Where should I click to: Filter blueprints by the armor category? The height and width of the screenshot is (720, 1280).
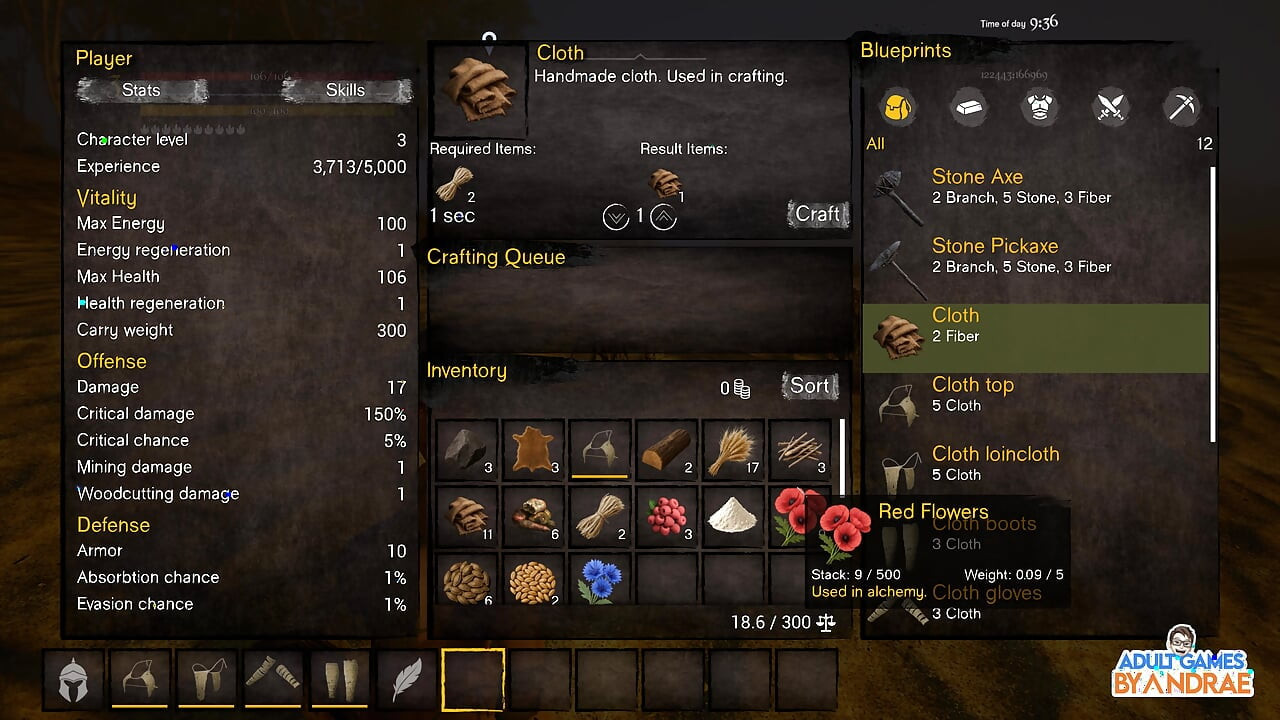[x=1039, y=107]
